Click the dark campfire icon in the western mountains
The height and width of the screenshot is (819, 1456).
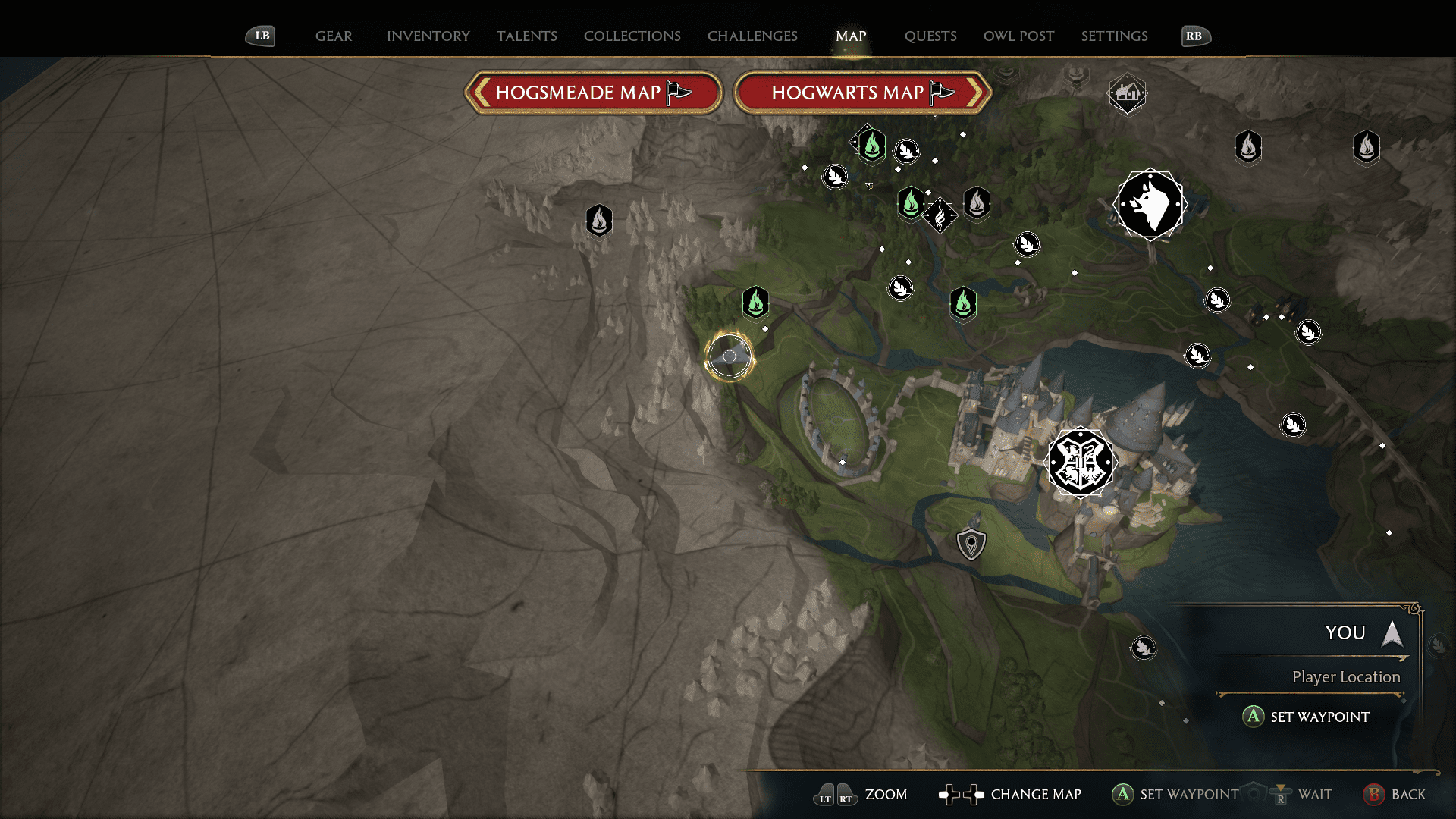pos(599,221)
